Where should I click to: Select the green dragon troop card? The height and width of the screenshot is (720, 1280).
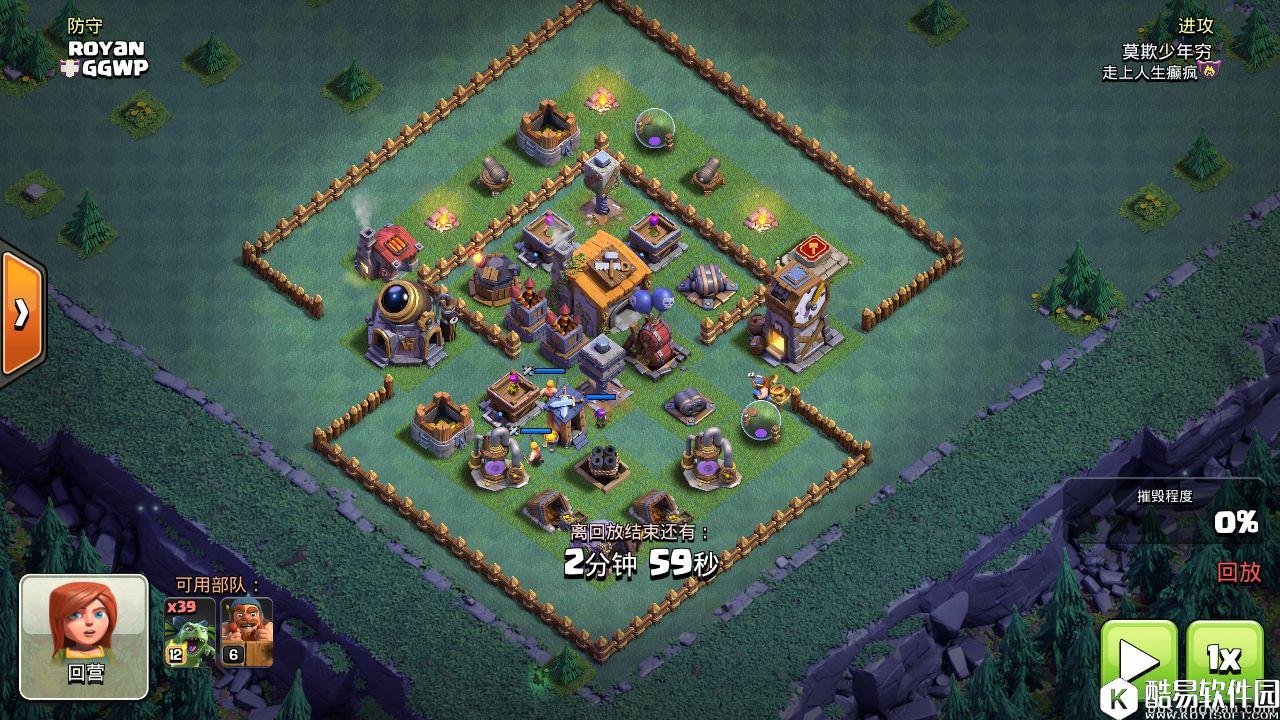190,632
